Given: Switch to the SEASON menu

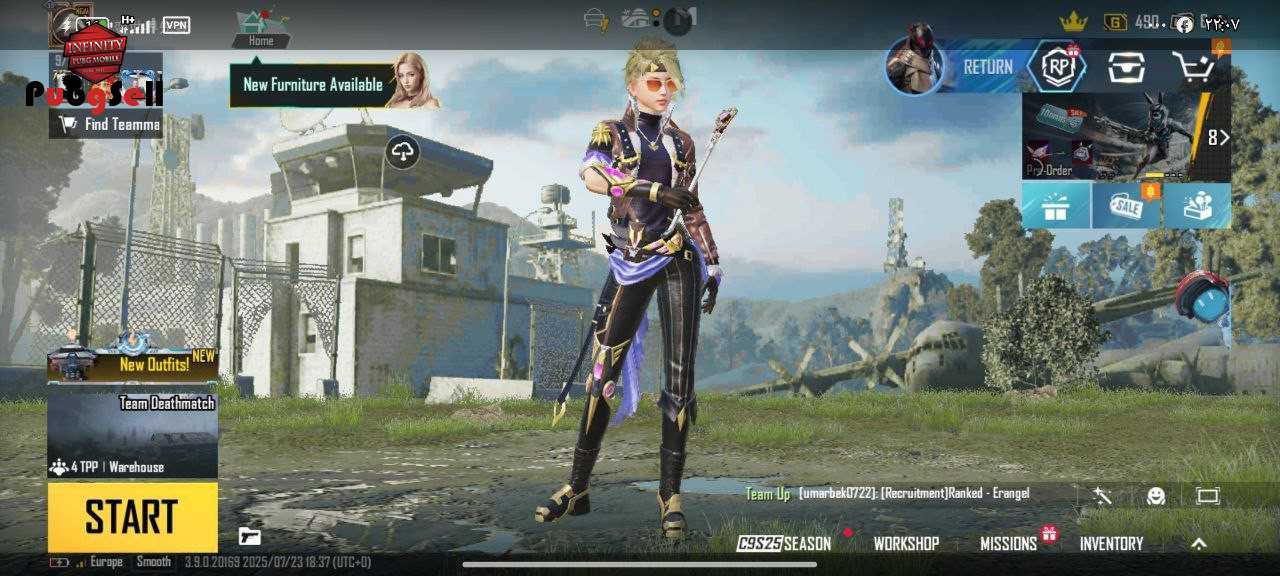Looking at the screenshot, I should 785,544.
